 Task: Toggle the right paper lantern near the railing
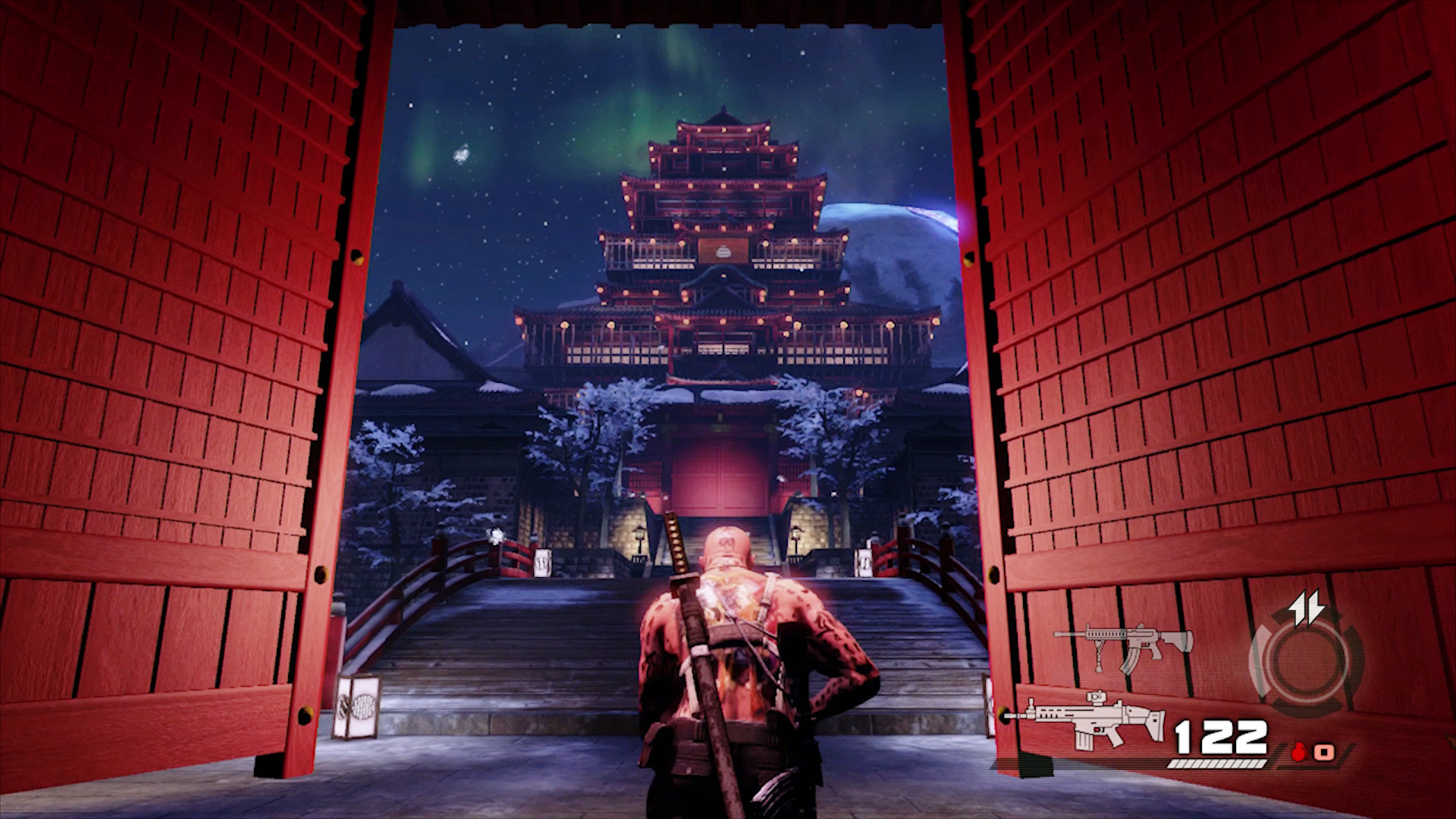[864, 561]
